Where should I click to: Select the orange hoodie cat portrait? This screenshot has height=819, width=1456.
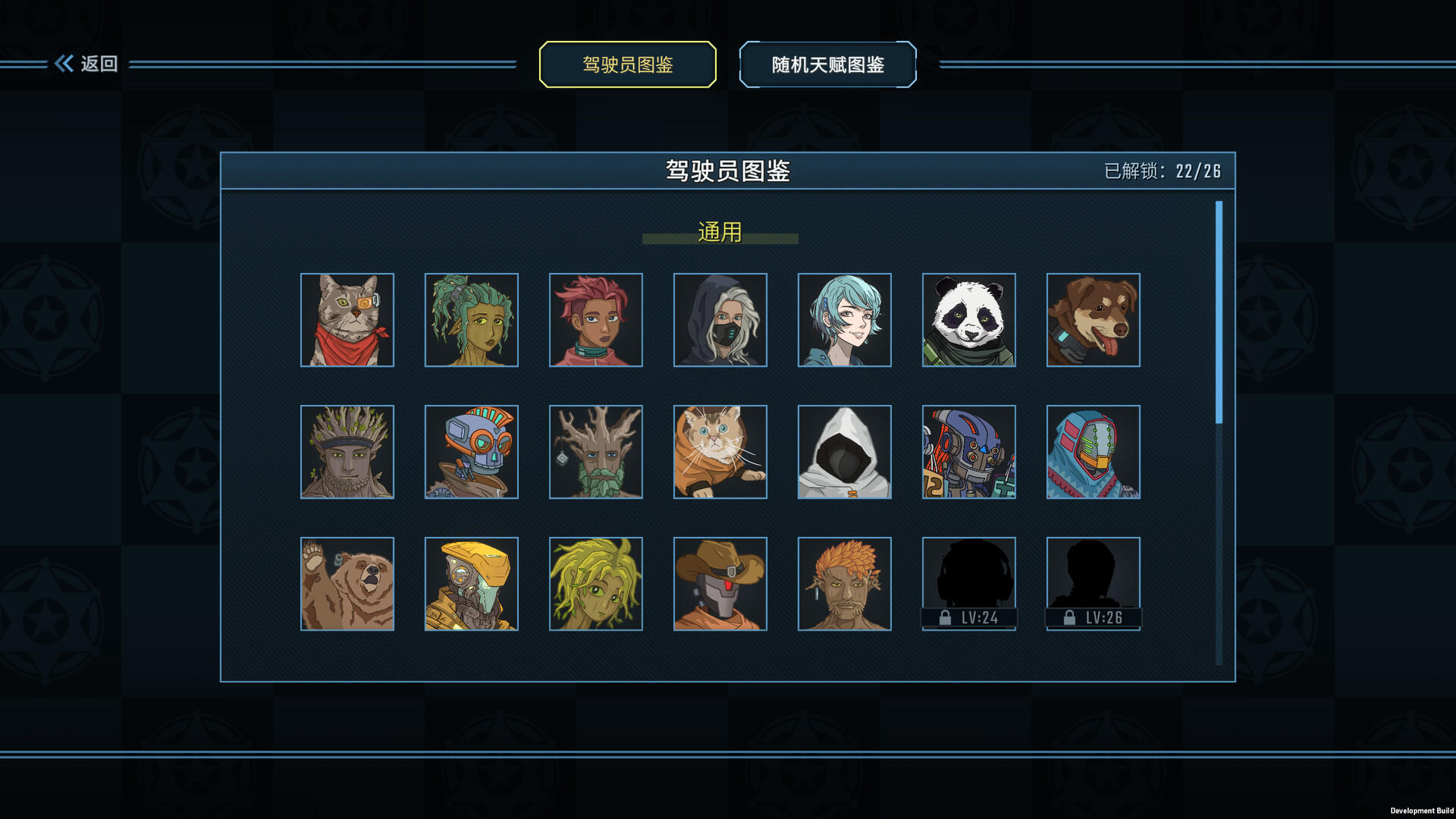720,452
